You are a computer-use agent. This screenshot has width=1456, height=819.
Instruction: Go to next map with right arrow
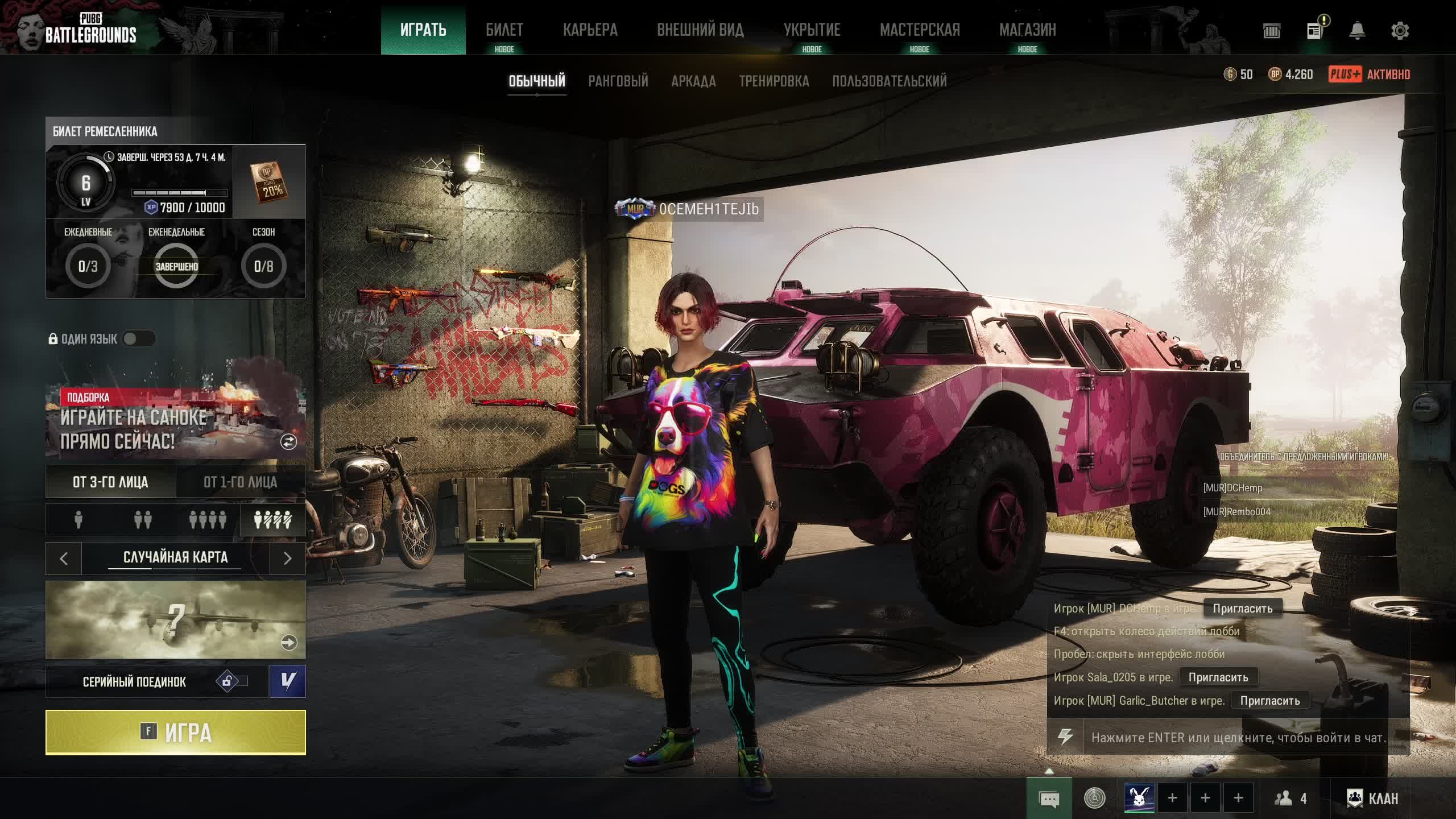pyautogui.click(x=287, y=559)
